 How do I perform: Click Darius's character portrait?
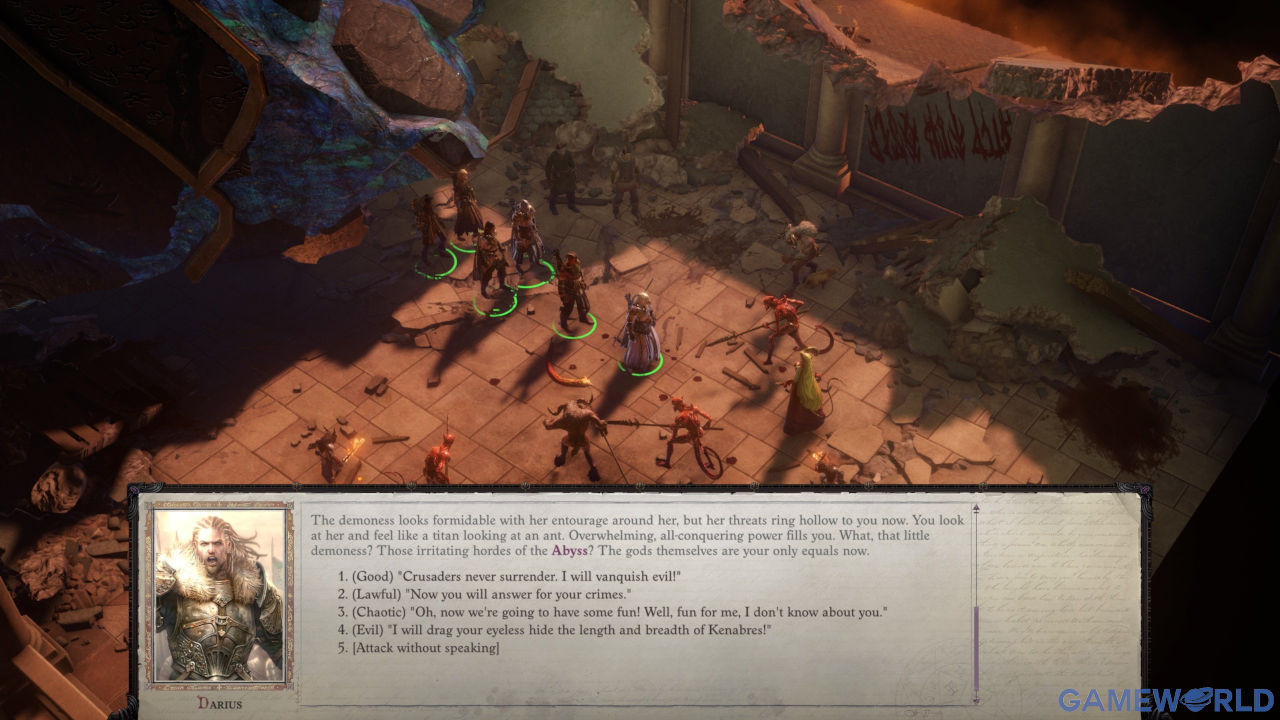tap(213, 595)
